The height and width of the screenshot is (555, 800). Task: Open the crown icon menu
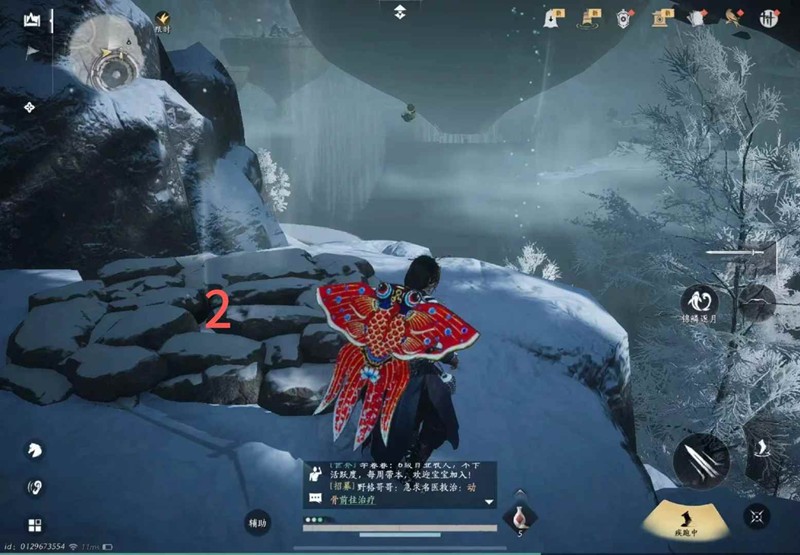[x=32, y=19]
